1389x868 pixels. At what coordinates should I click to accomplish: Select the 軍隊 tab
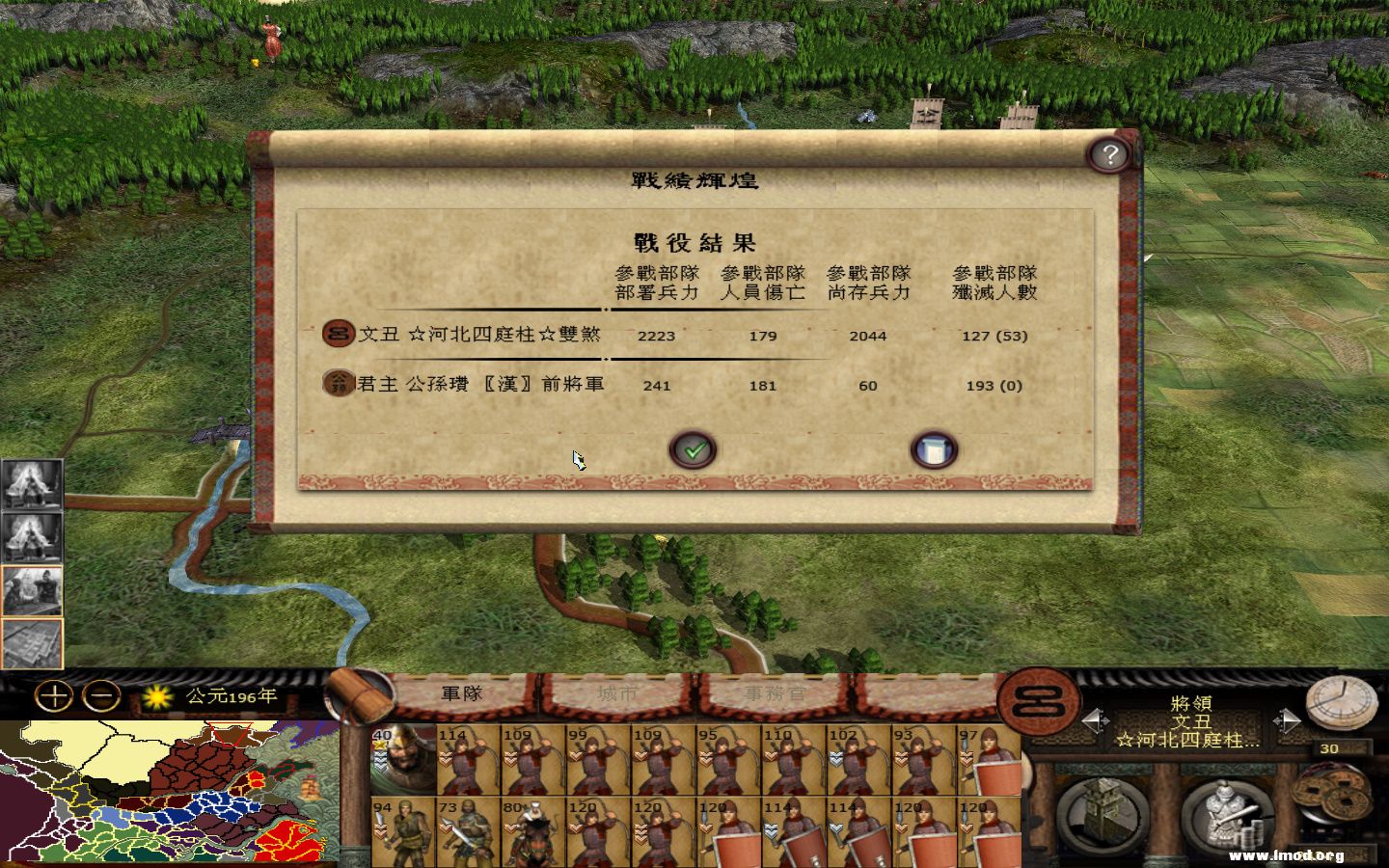click(463, 693)
